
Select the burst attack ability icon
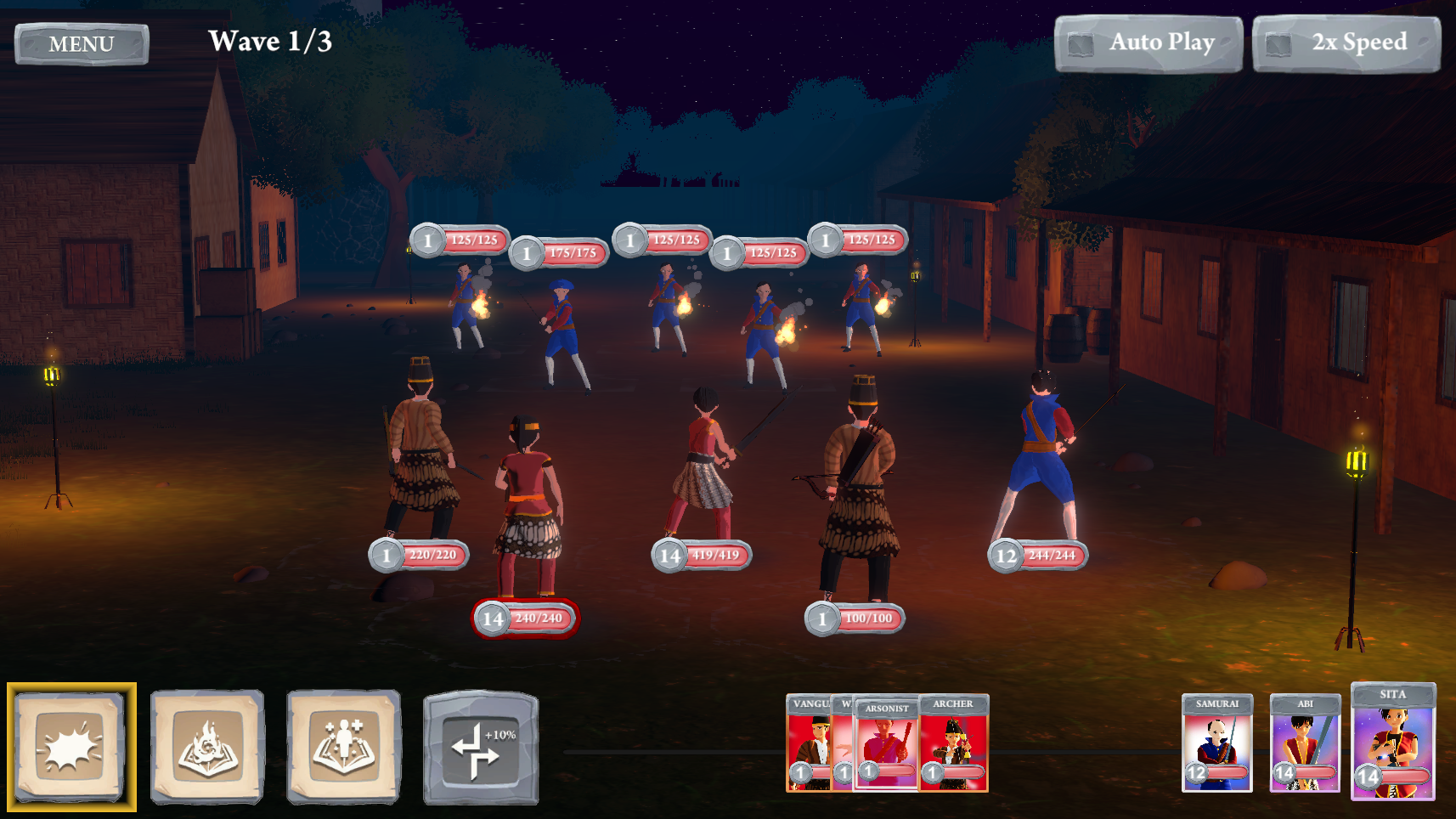tap(71, 746)
